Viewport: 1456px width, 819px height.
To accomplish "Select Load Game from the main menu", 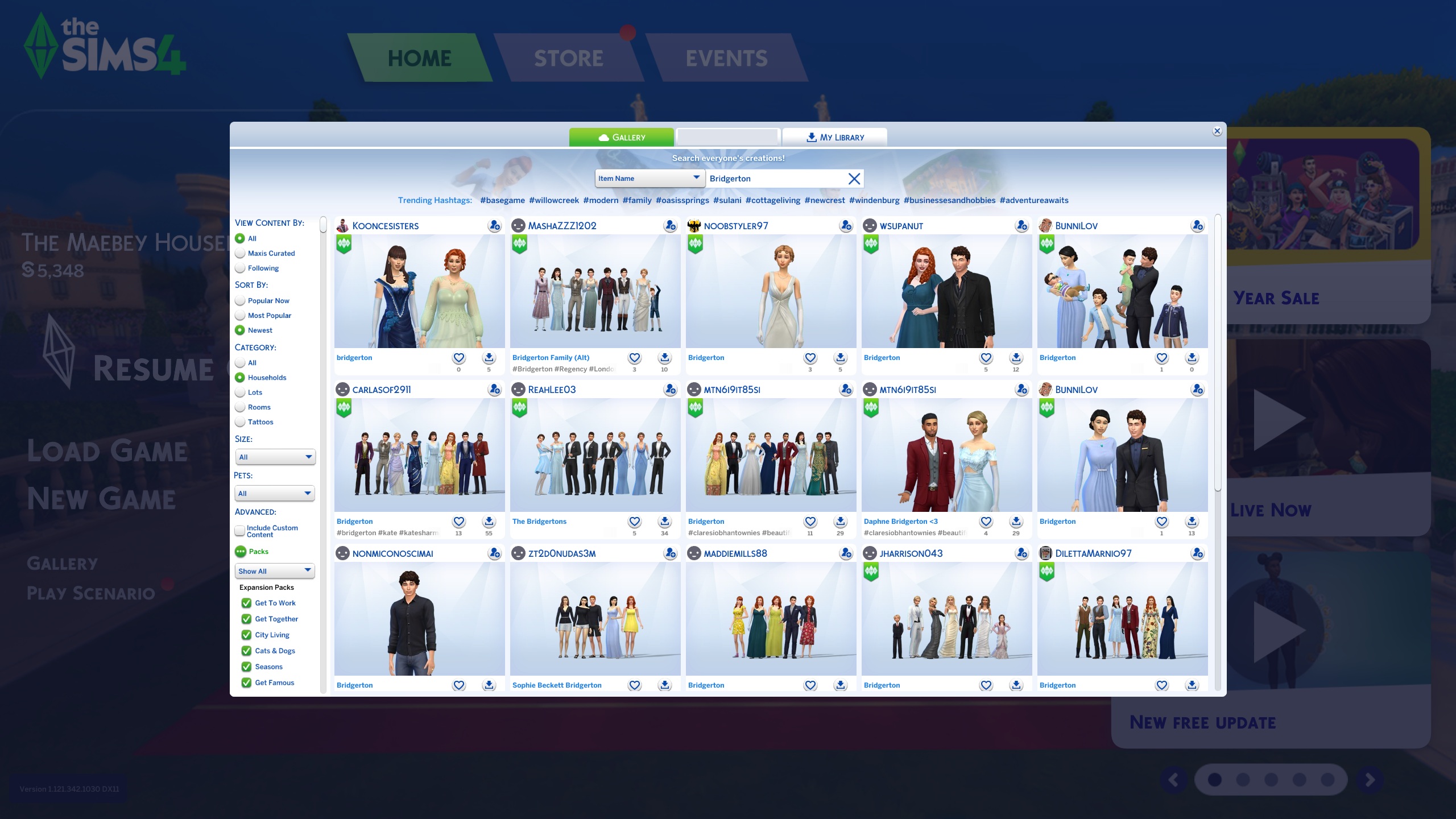I will pyautogui.click(x=107, y=450).
